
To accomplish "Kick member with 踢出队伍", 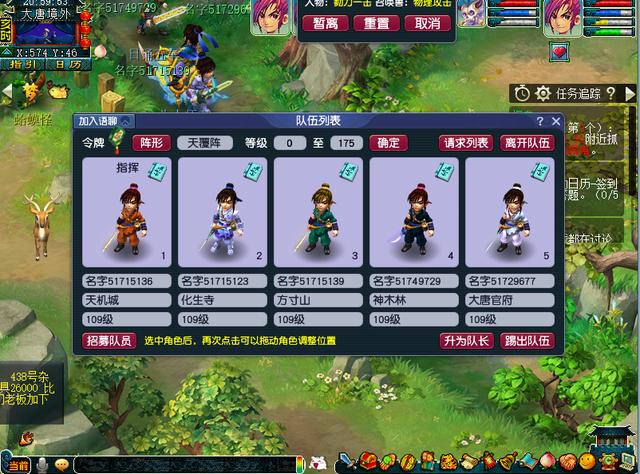I will [x=526, y=341].
